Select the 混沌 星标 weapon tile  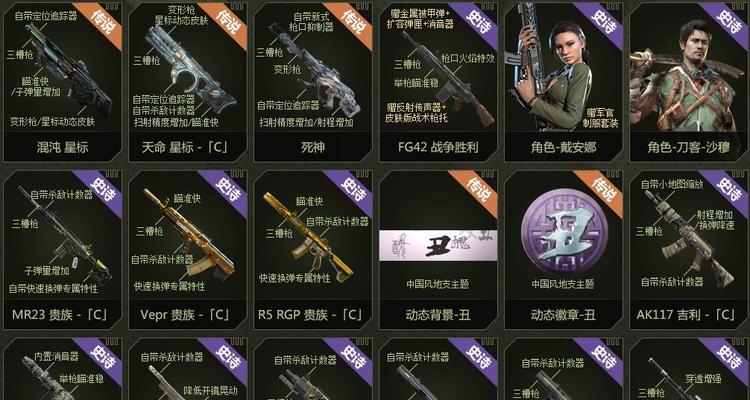tap(62, 80)
